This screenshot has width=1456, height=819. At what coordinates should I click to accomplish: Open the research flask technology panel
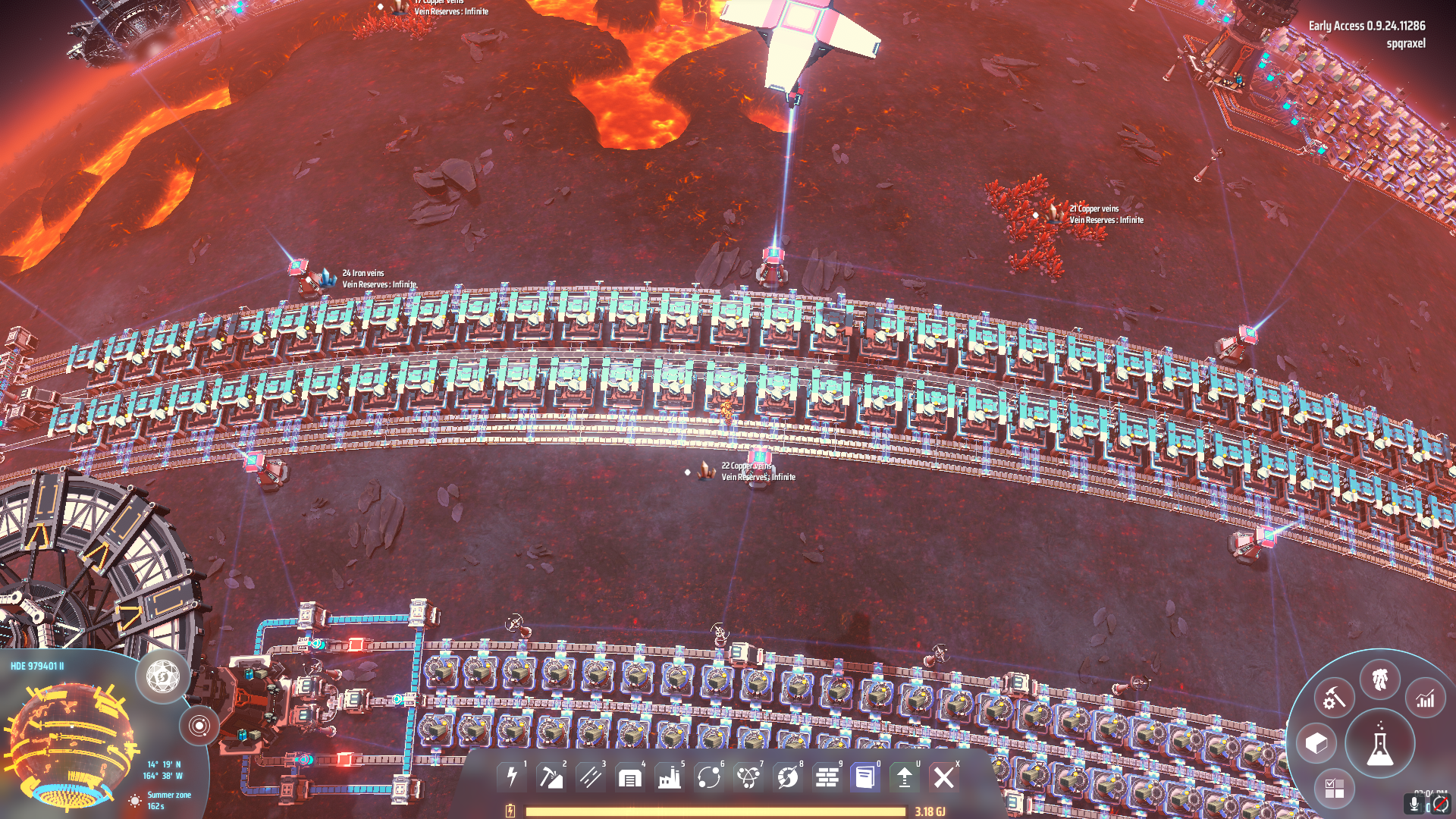coord(1379,745)
